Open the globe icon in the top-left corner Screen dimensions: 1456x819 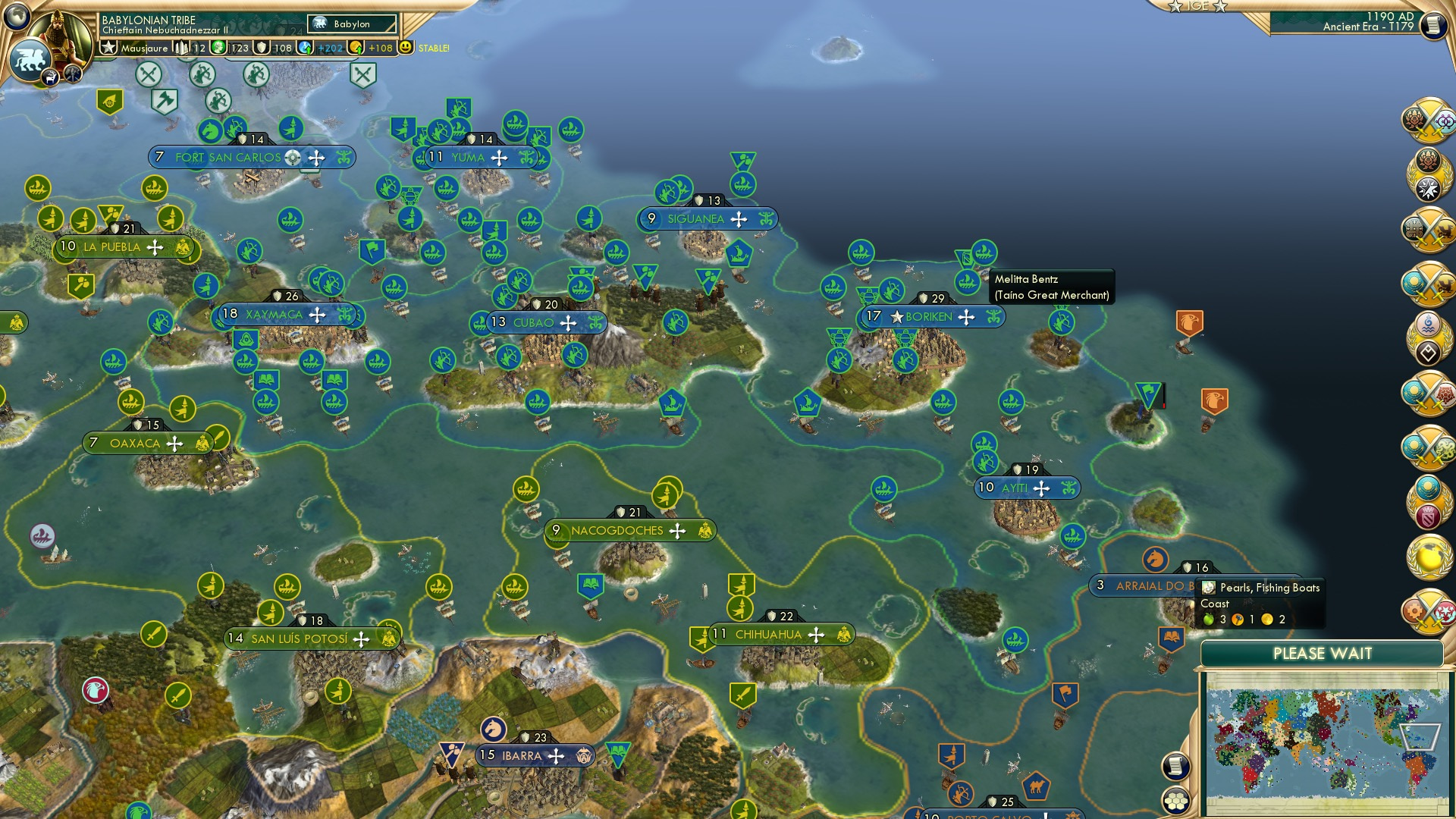coord(17,16)
